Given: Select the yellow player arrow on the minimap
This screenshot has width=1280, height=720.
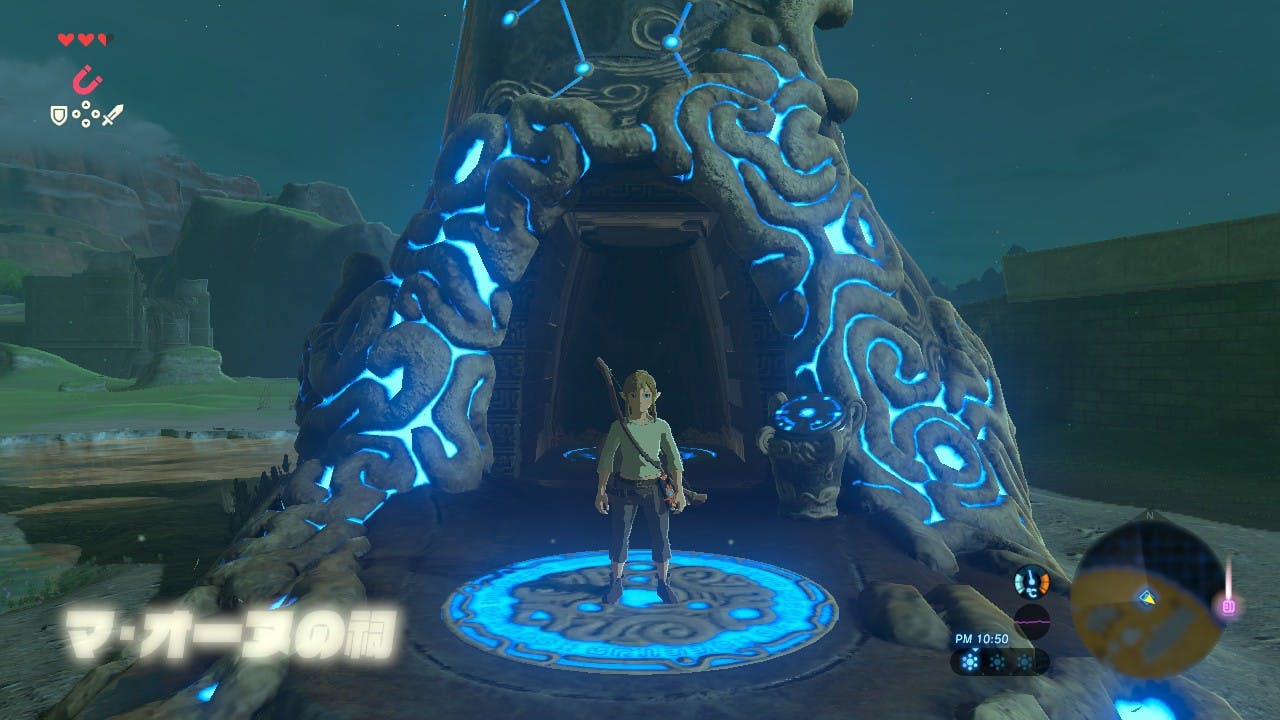Looking at the screenshot, I should pyautogui.click(x=1146, y=598).
